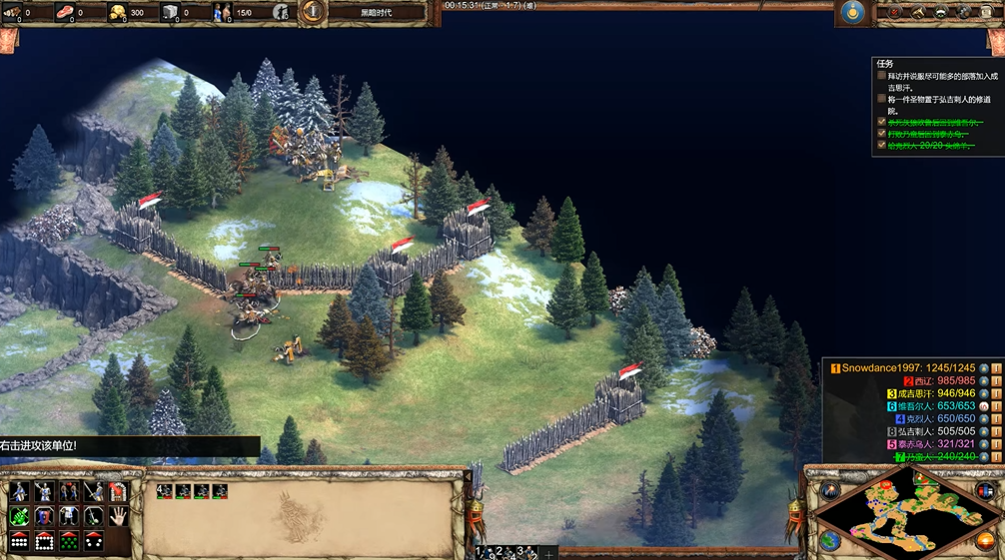The height and width of the screenshot is (560, 1005).
Task: Toggle the sunset-colored minimap mode button
Action: click(986, 541)
